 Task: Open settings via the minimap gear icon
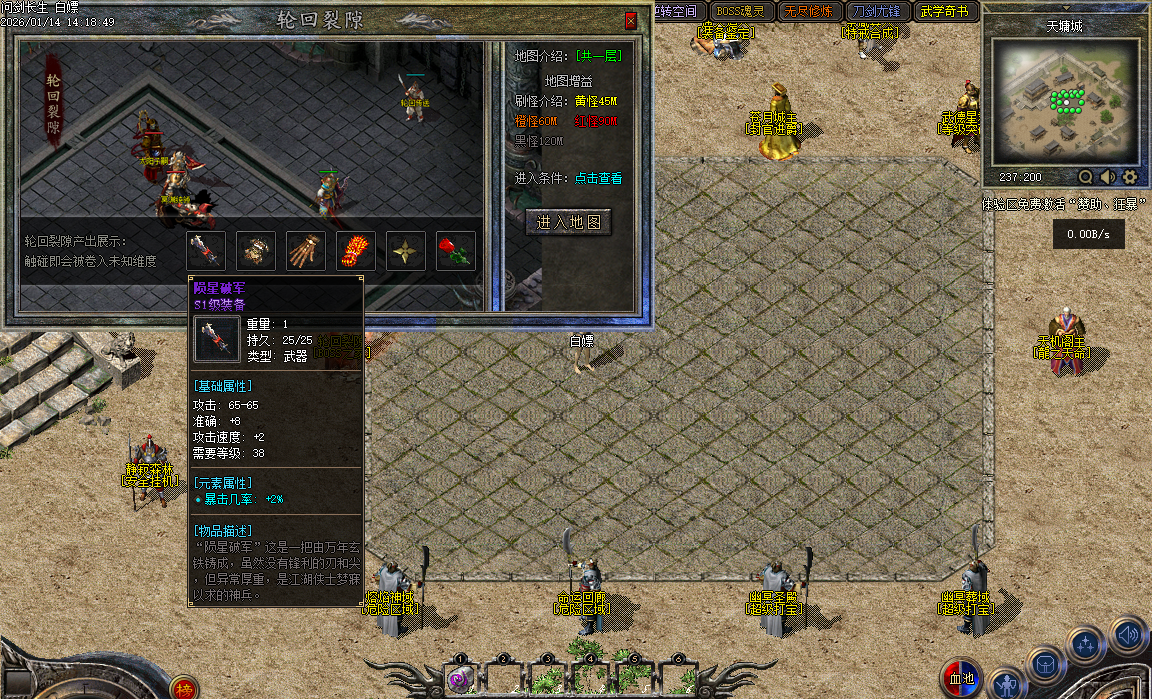point(1130,177)
